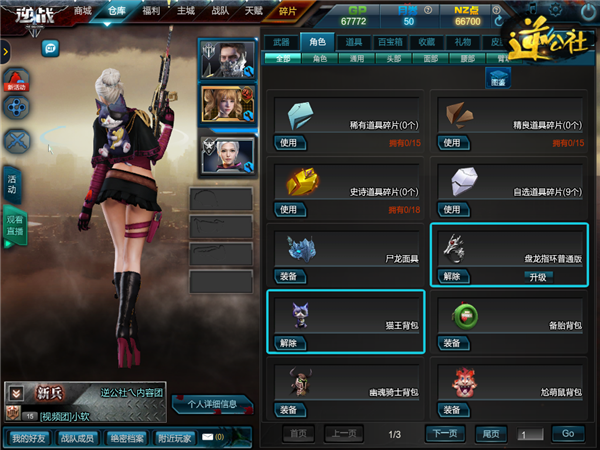Screen dimensions: 600x450
Task: Open 我的好友 friends list
Action: click(x=31, y=437)
